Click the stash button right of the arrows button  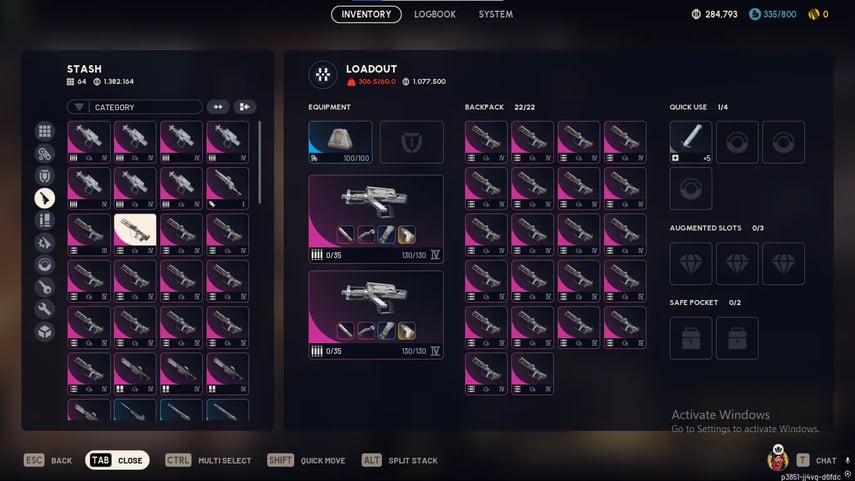tap(244, 107)
